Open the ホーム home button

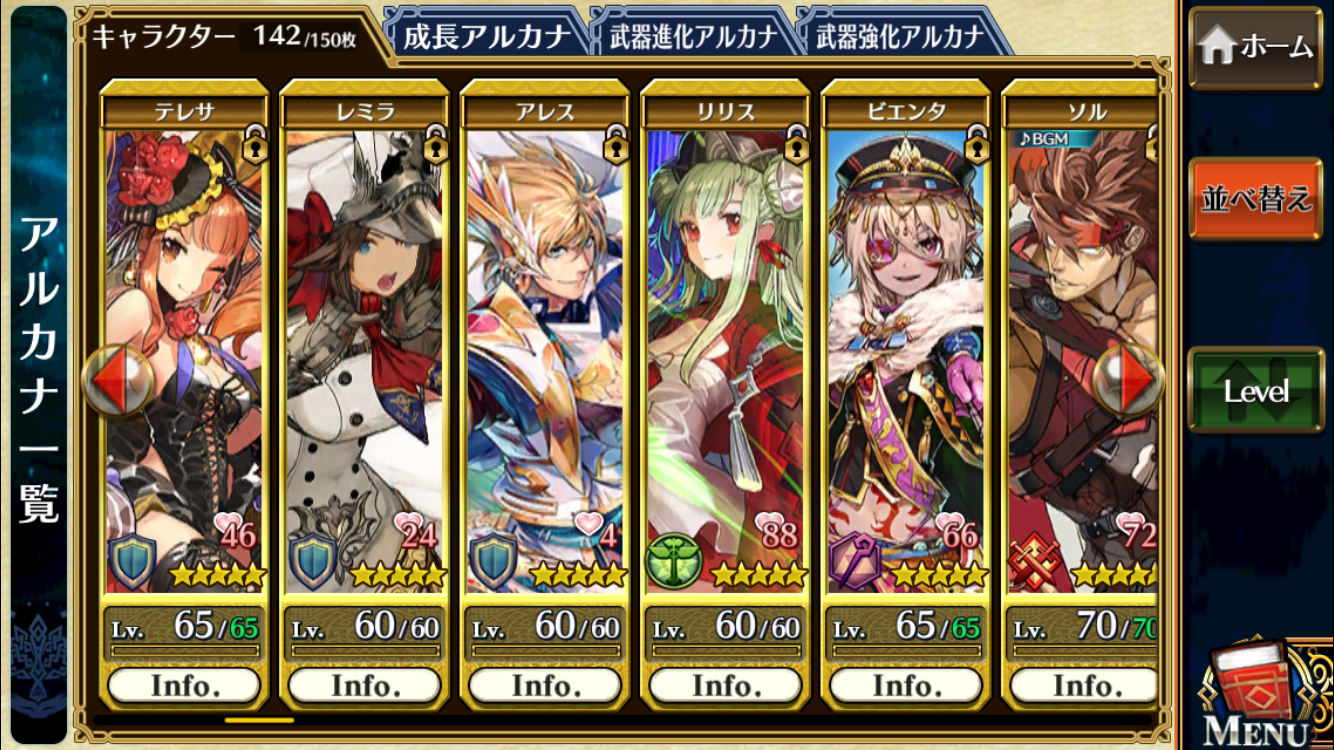click(1256, 47)
